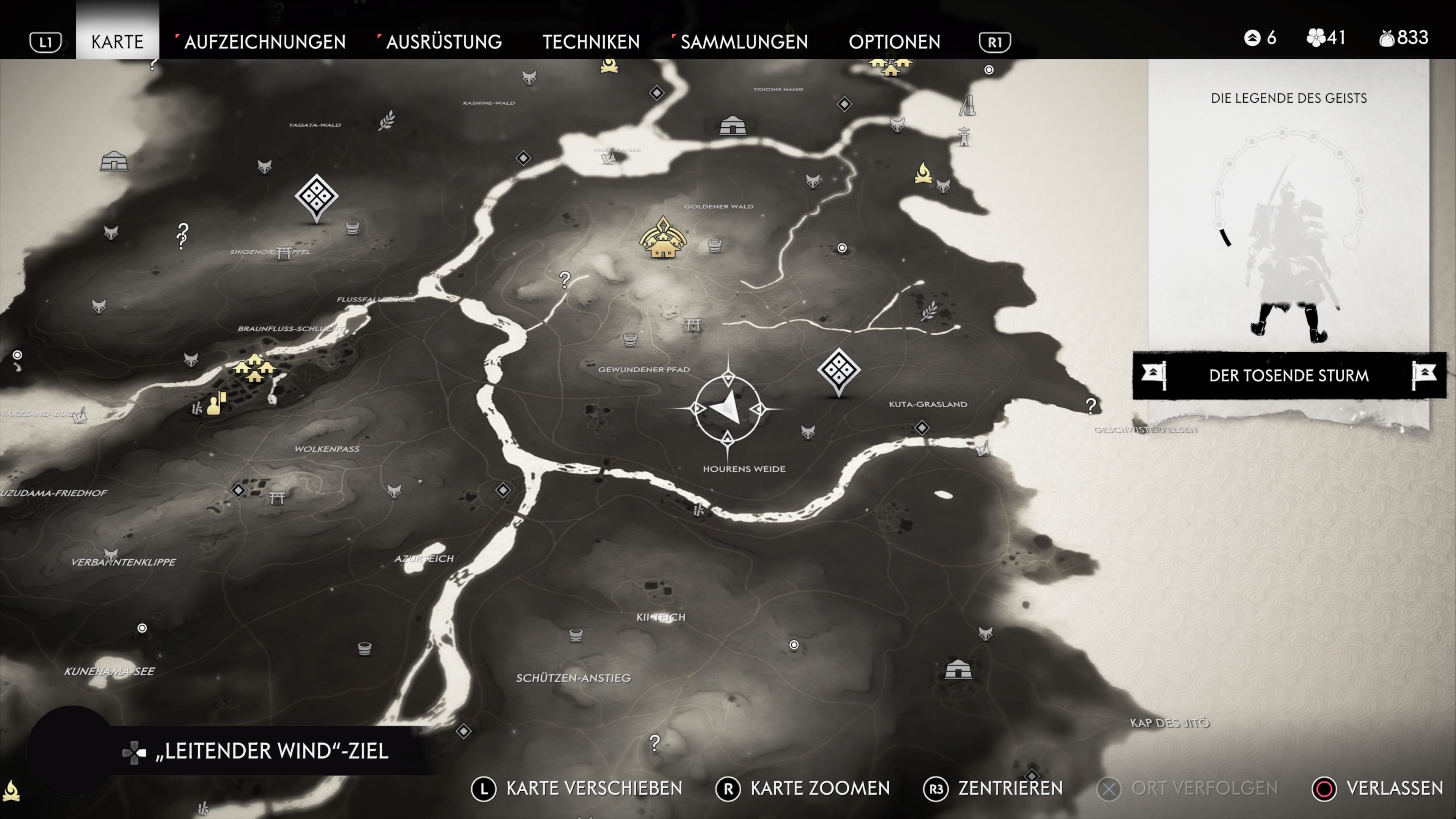Select the large diamond marker above Shigenori-Gipfel
The height and width of the screenshot is (819, 1456).
(317, 197)
